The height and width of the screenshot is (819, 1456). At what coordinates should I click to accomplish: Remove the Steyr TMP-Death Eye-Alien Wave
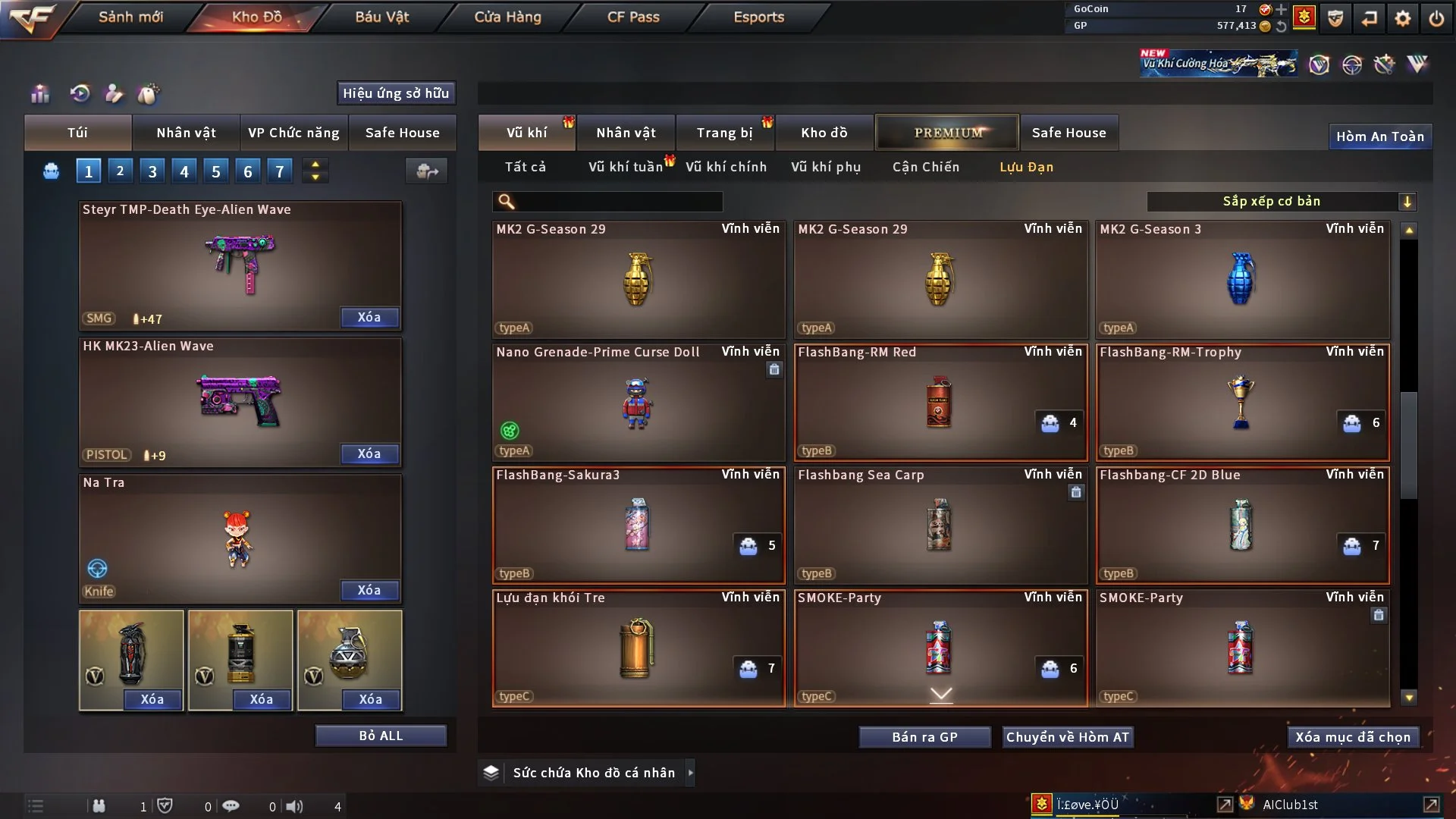click(x=369, y=318)
